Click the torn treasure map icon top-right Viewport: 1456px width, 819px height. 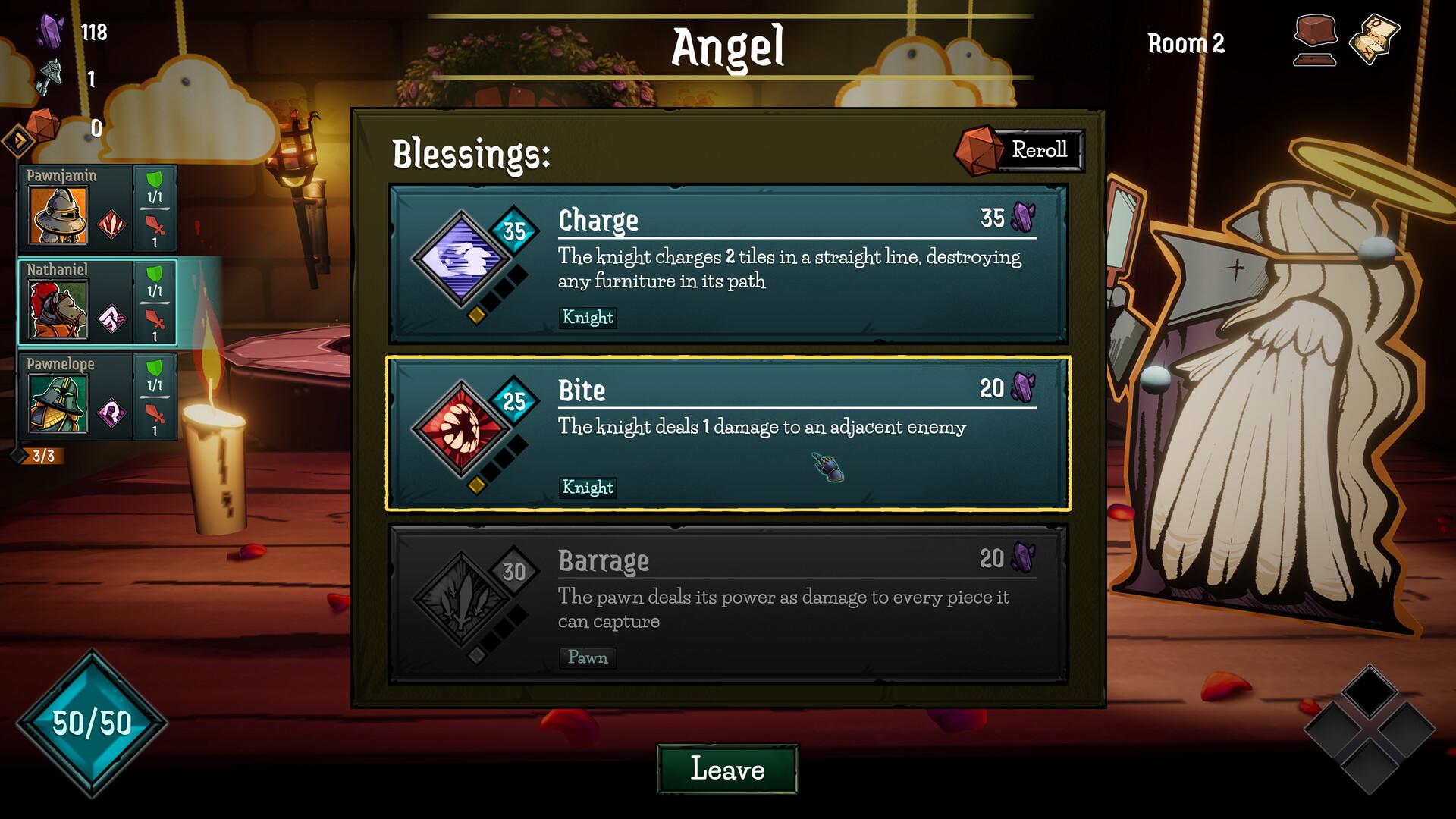click(x=1373, y=34)
